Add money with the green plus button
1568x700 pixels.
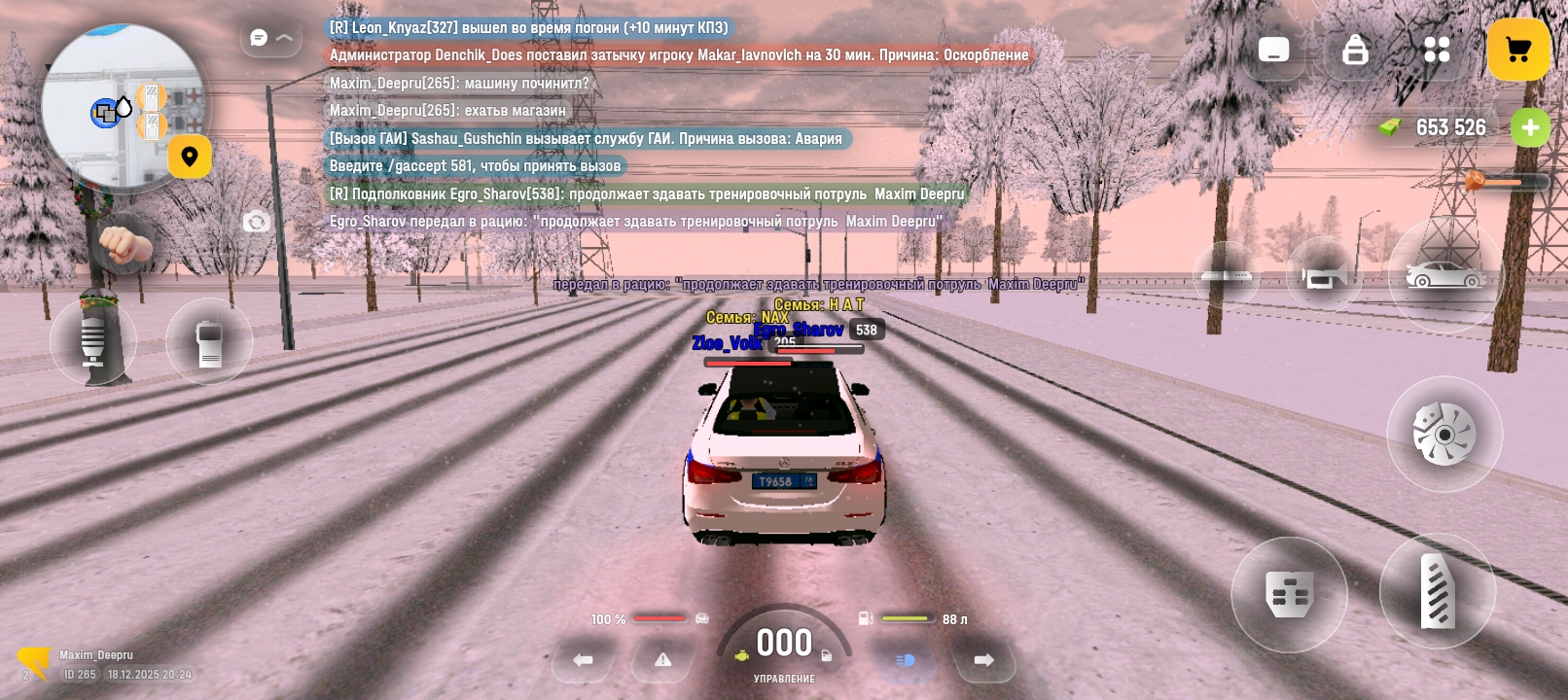point(1530,127)
